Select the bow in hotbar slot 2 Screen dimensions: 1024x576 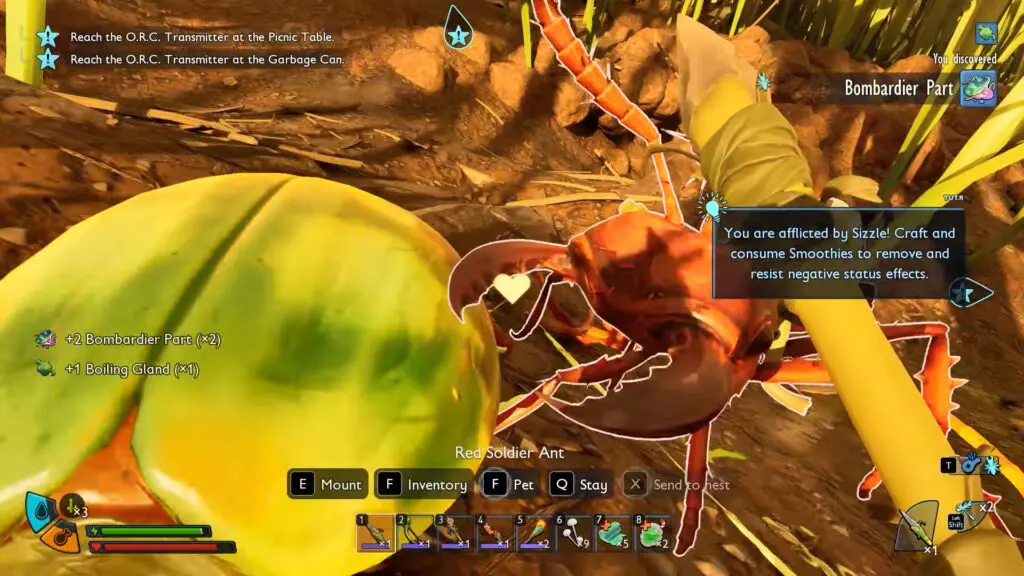(x=414, y=533)
